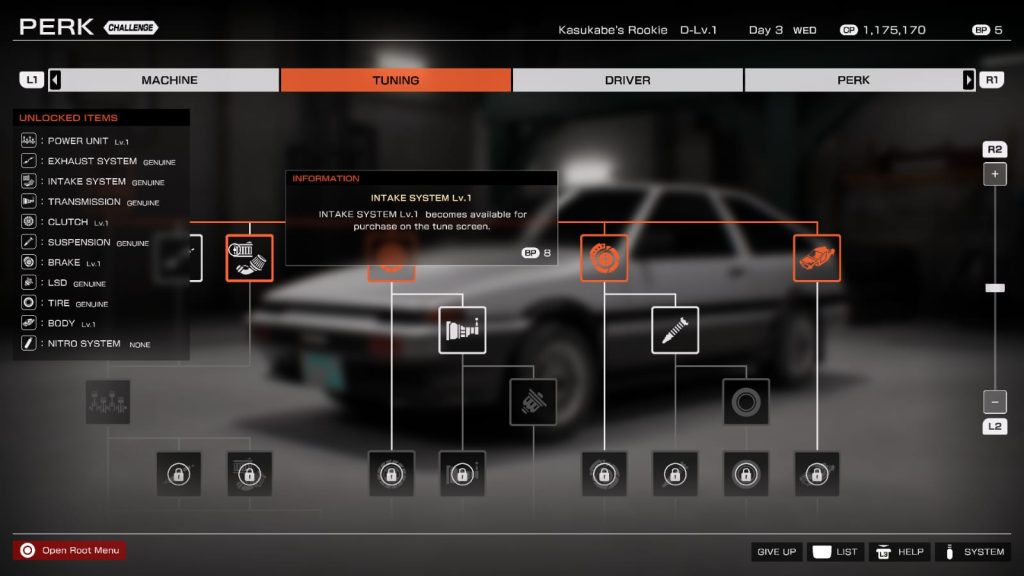Open the SYSTEM menu
The height and width of the screenshot is (576, 1024).
pyautogui.click(x=973, y=552)
